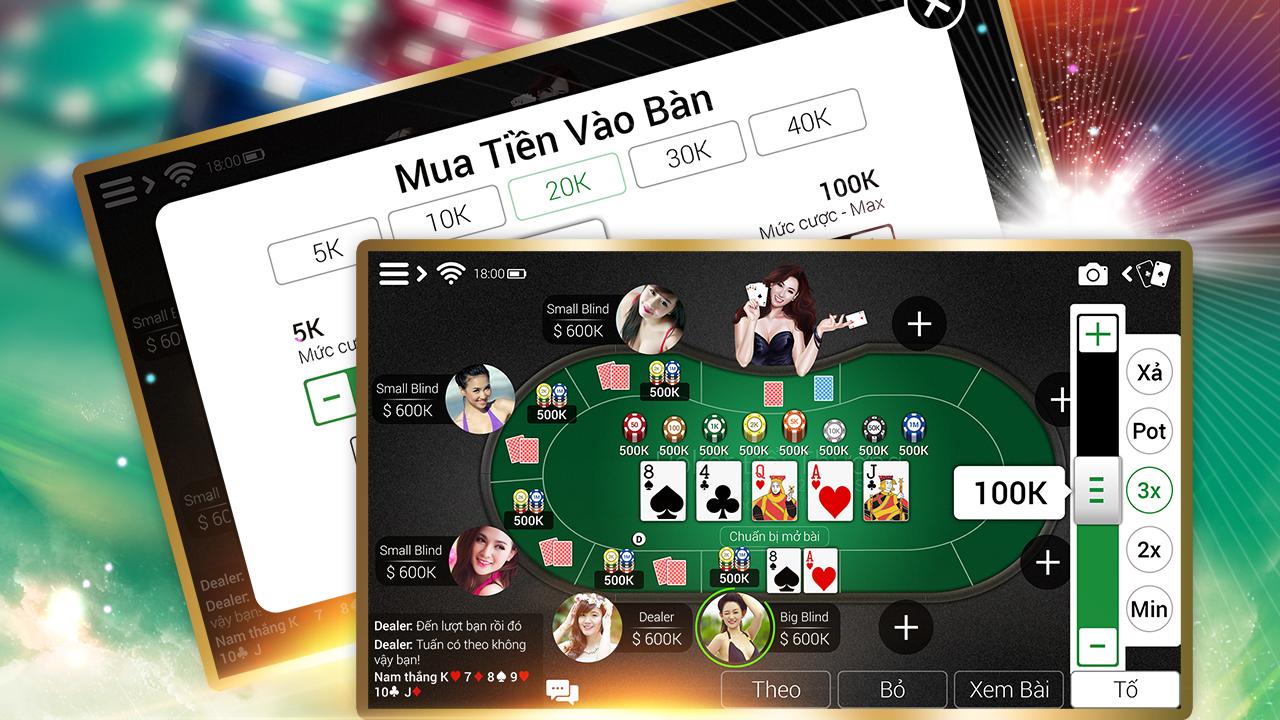Viewport: 1280px width, 720px height.
Task: Click the camera screenshot icon
Action: pyautogui.click(x=1095, y=272)
